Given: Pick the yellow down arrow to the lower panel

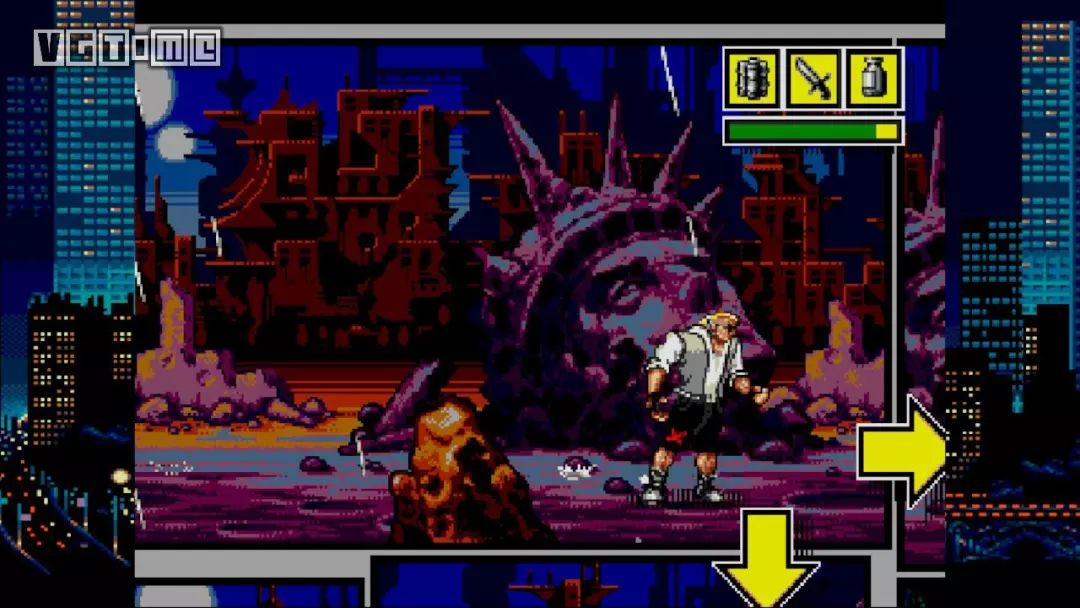Looking at the screenshot, I should [765, 556].
